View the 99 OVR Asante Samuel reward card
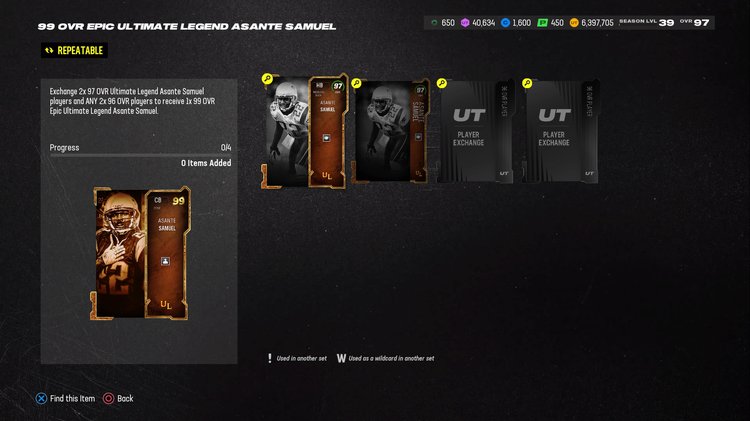The image size is (750, 421). click(x=140, y=254)
